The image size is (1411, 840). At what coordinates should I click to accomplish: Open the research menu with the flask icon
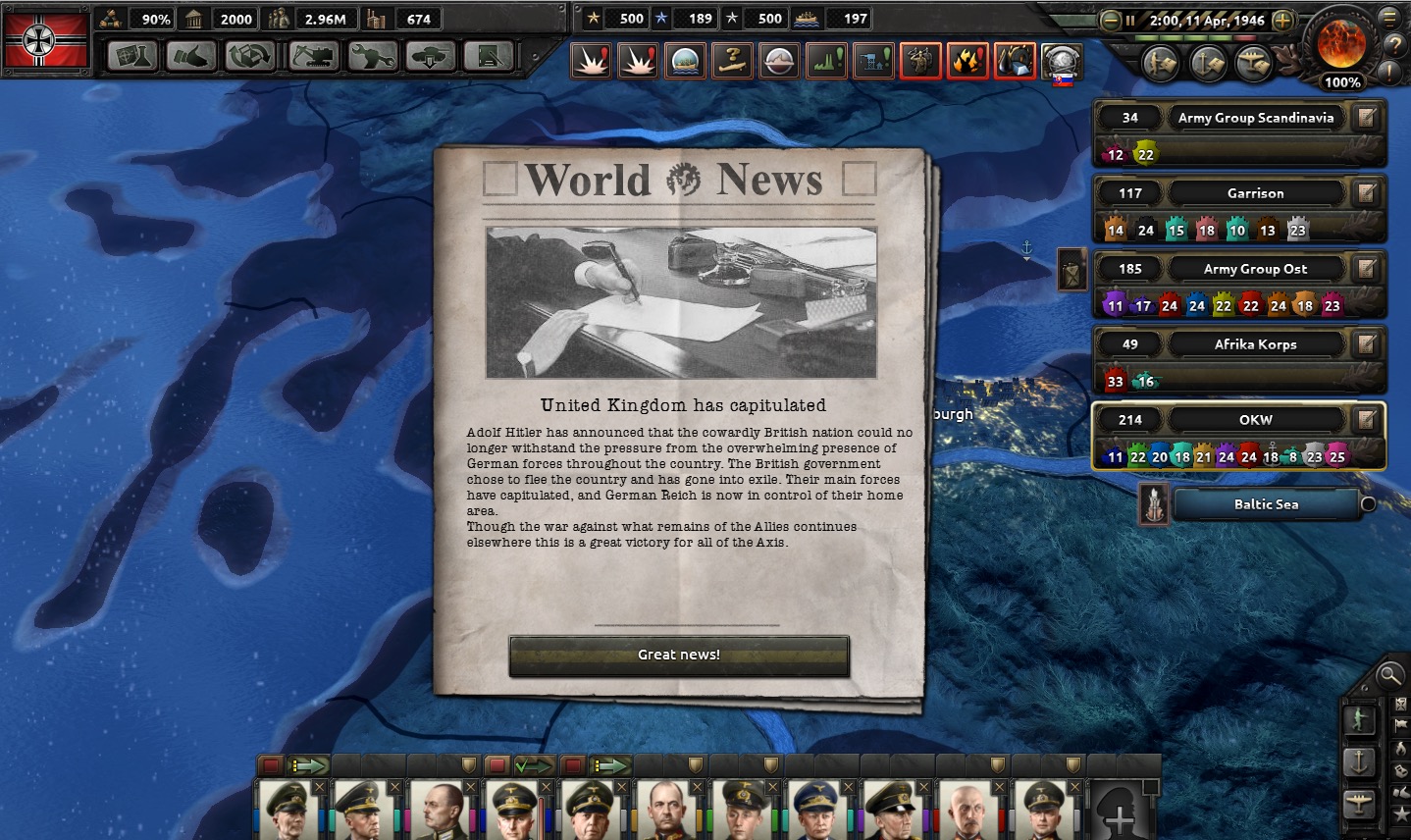131,57
